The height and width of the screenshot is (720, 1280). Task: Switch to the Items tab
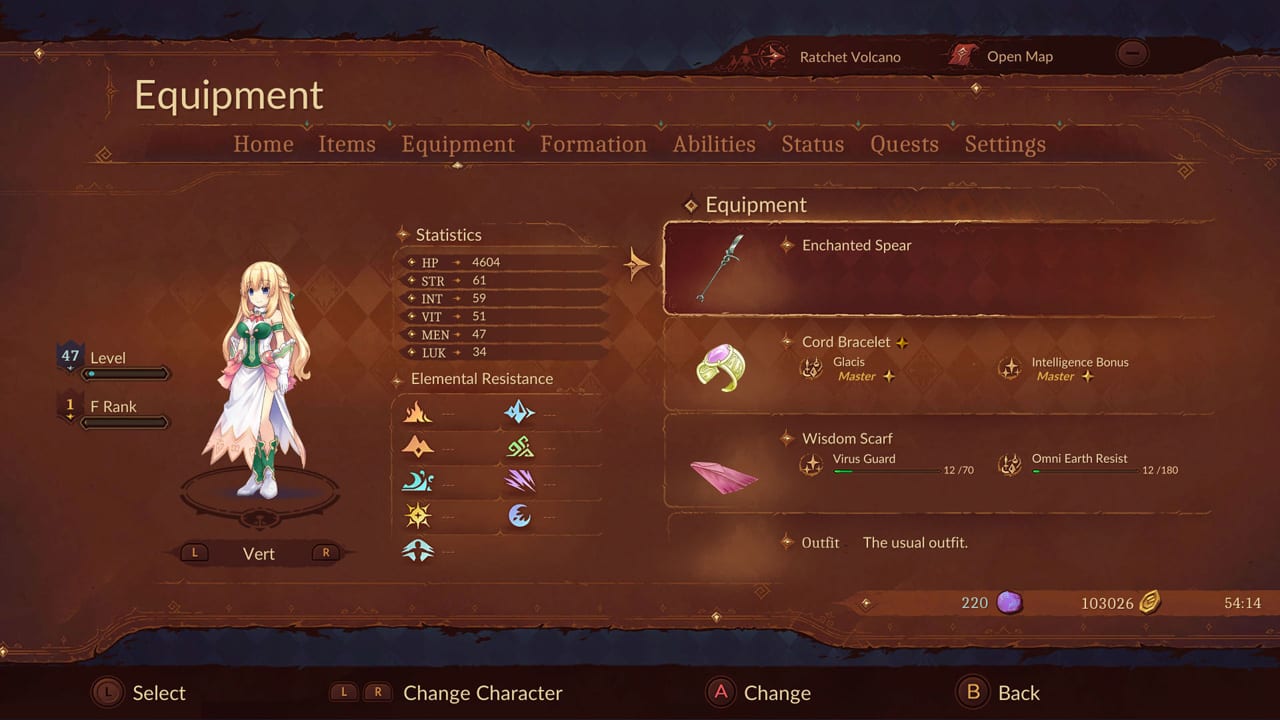click(x=347, y=144)
